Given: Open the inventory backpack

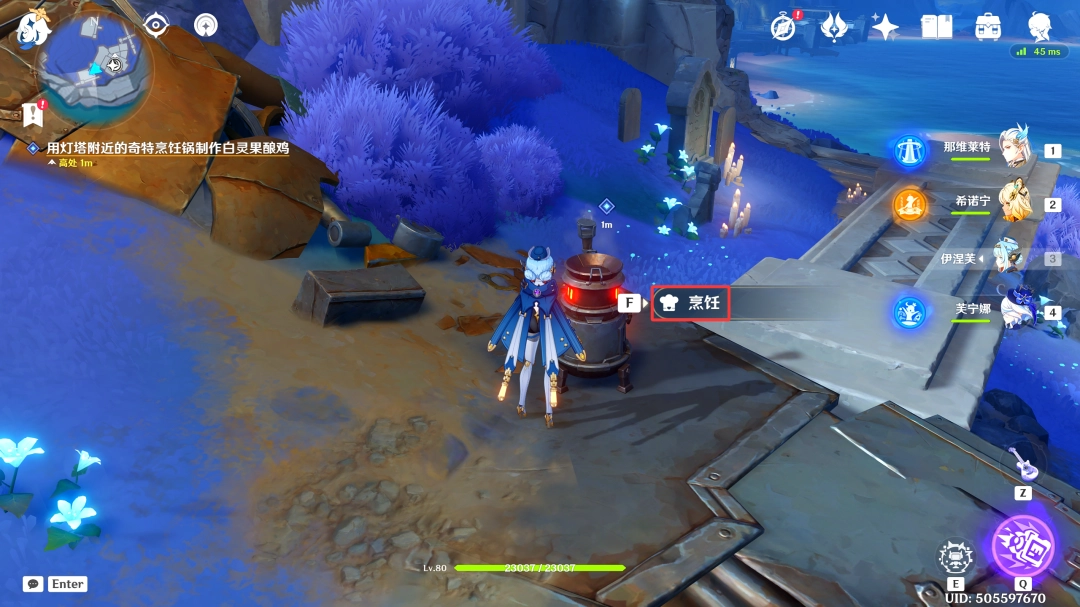Looking at the screenshot, I should [988, 27].
